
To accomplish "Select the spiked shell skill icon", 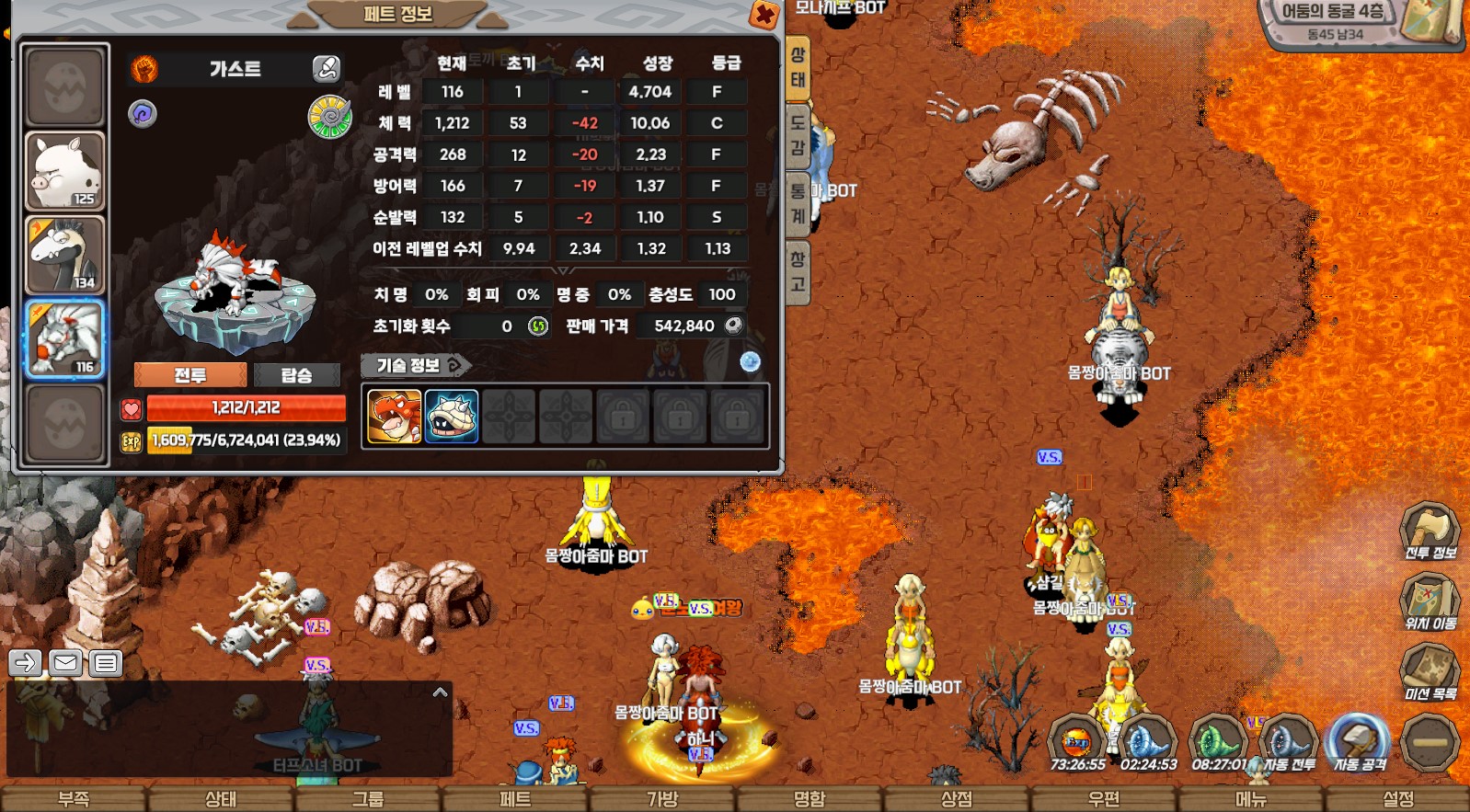I will pos(452,417).
